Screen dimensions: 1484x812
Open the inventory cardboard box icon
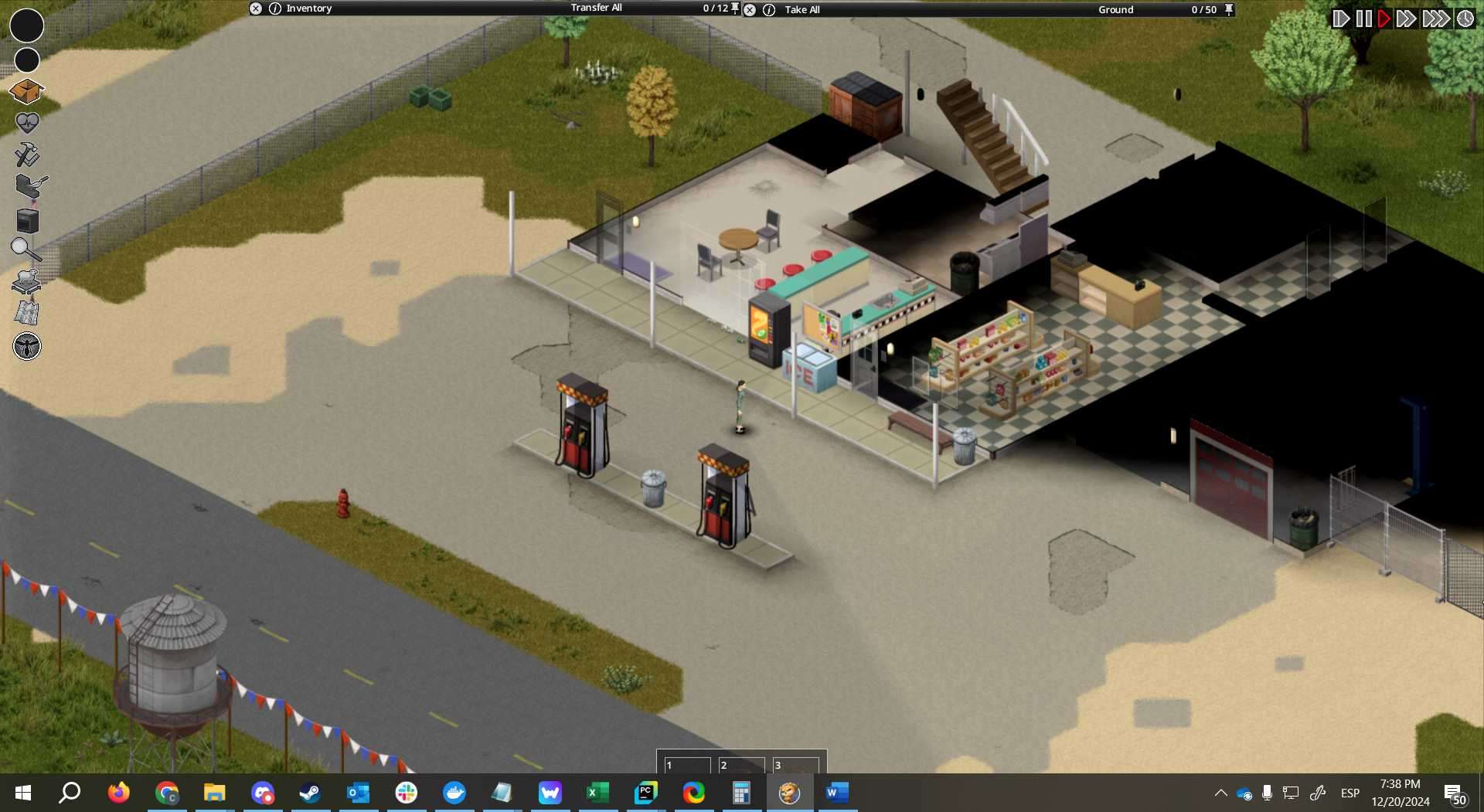tap(26, 91)
